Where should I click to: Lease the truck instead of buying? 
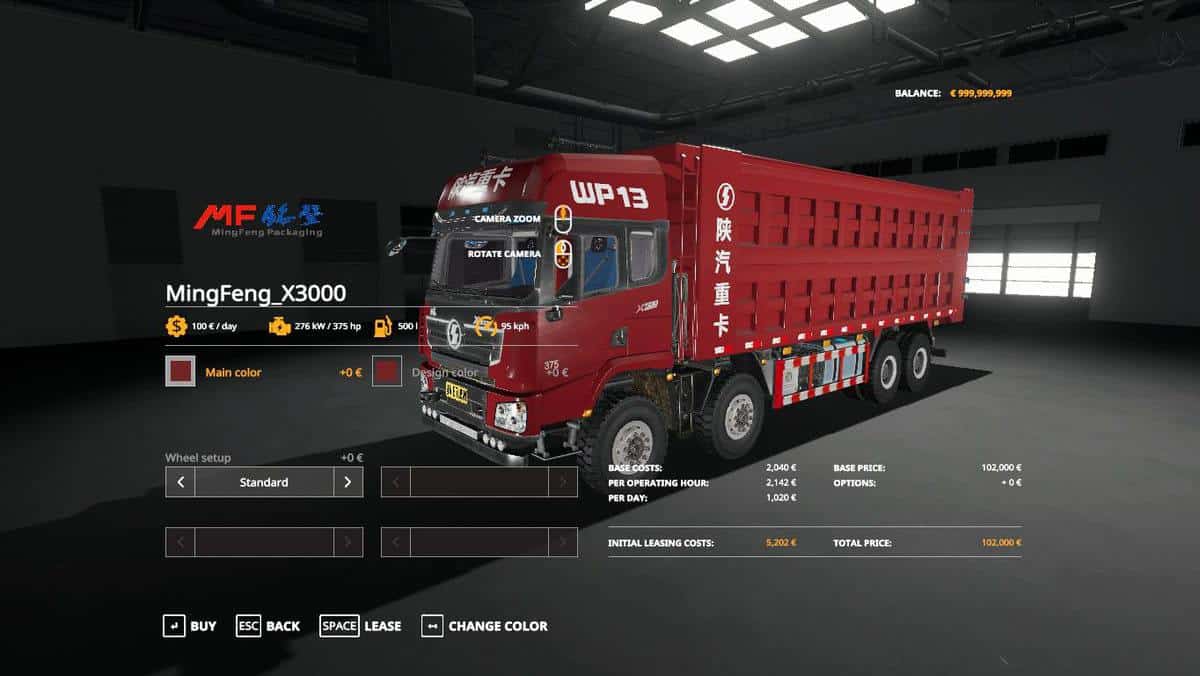pos(360,626)
